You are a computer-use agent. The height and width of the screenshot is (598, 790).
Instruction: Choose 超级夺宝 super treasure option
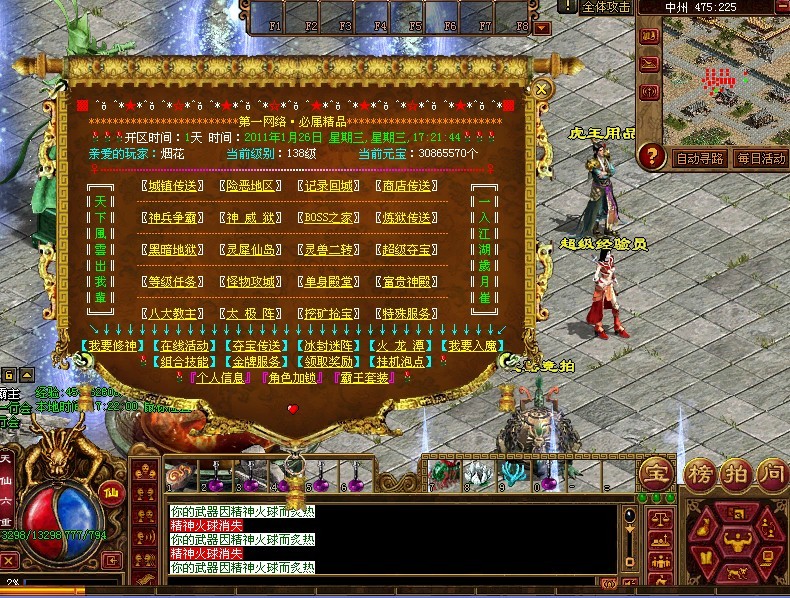[407, 249]
